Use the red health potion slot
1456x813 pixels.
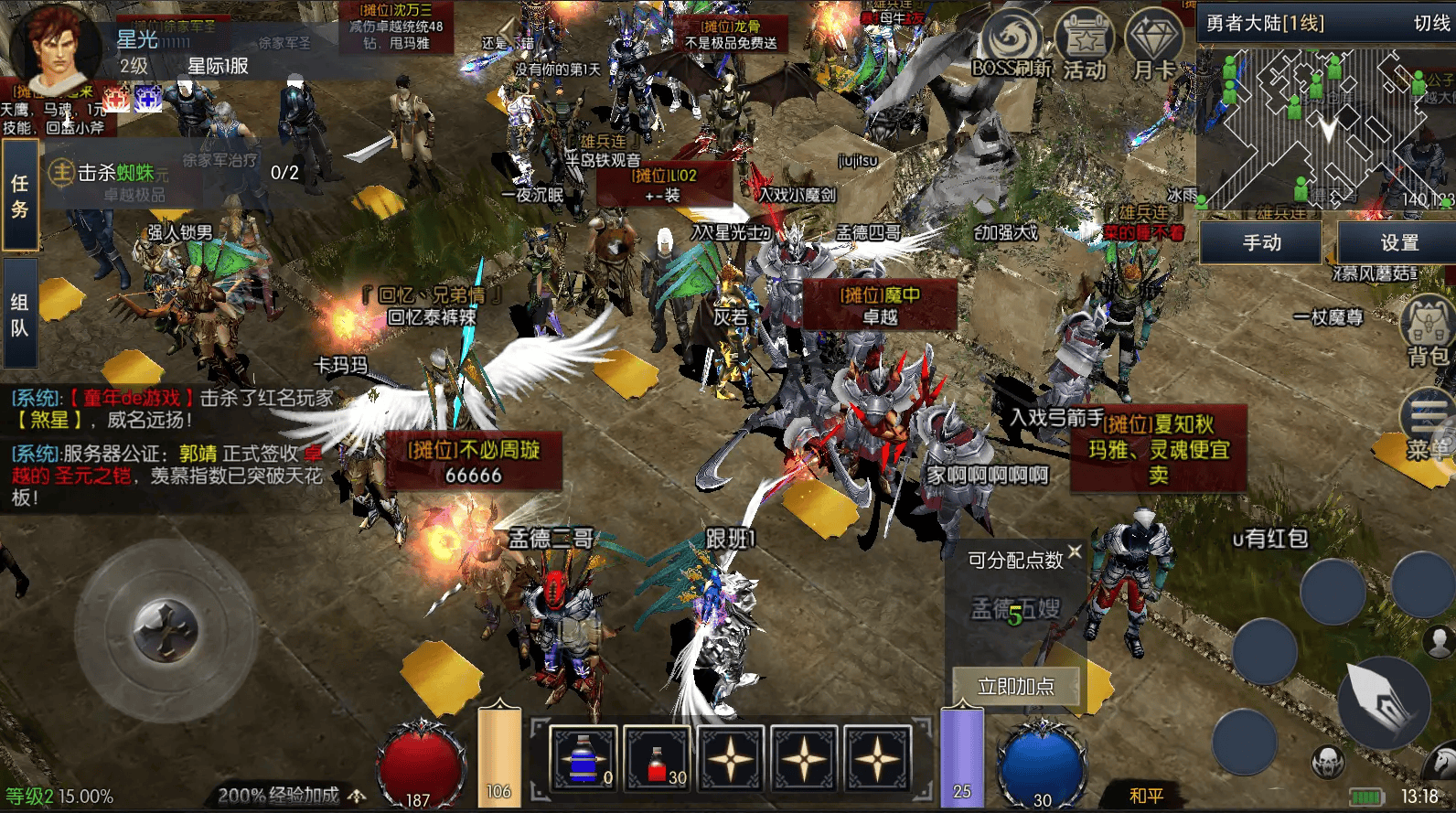[658, 758]
